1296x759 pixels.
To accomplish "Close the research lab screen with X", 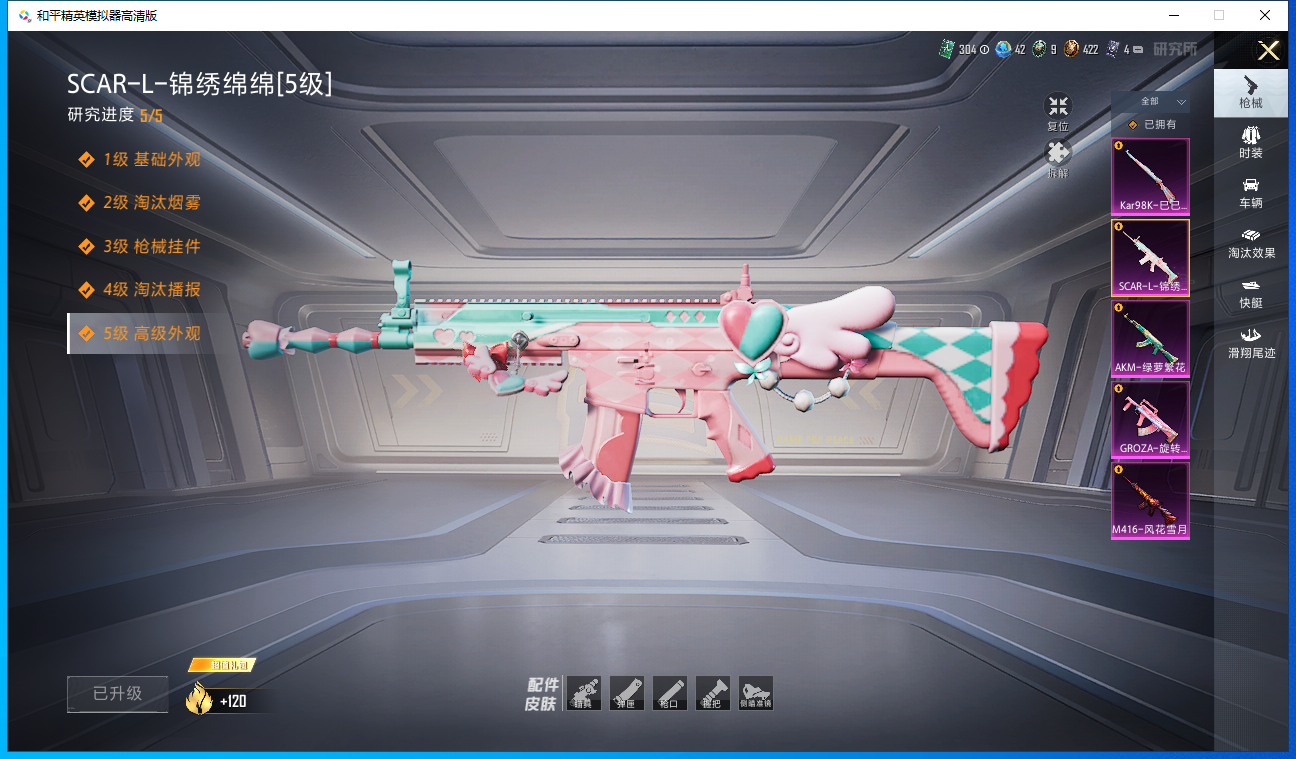I will tap(1268, 51).
